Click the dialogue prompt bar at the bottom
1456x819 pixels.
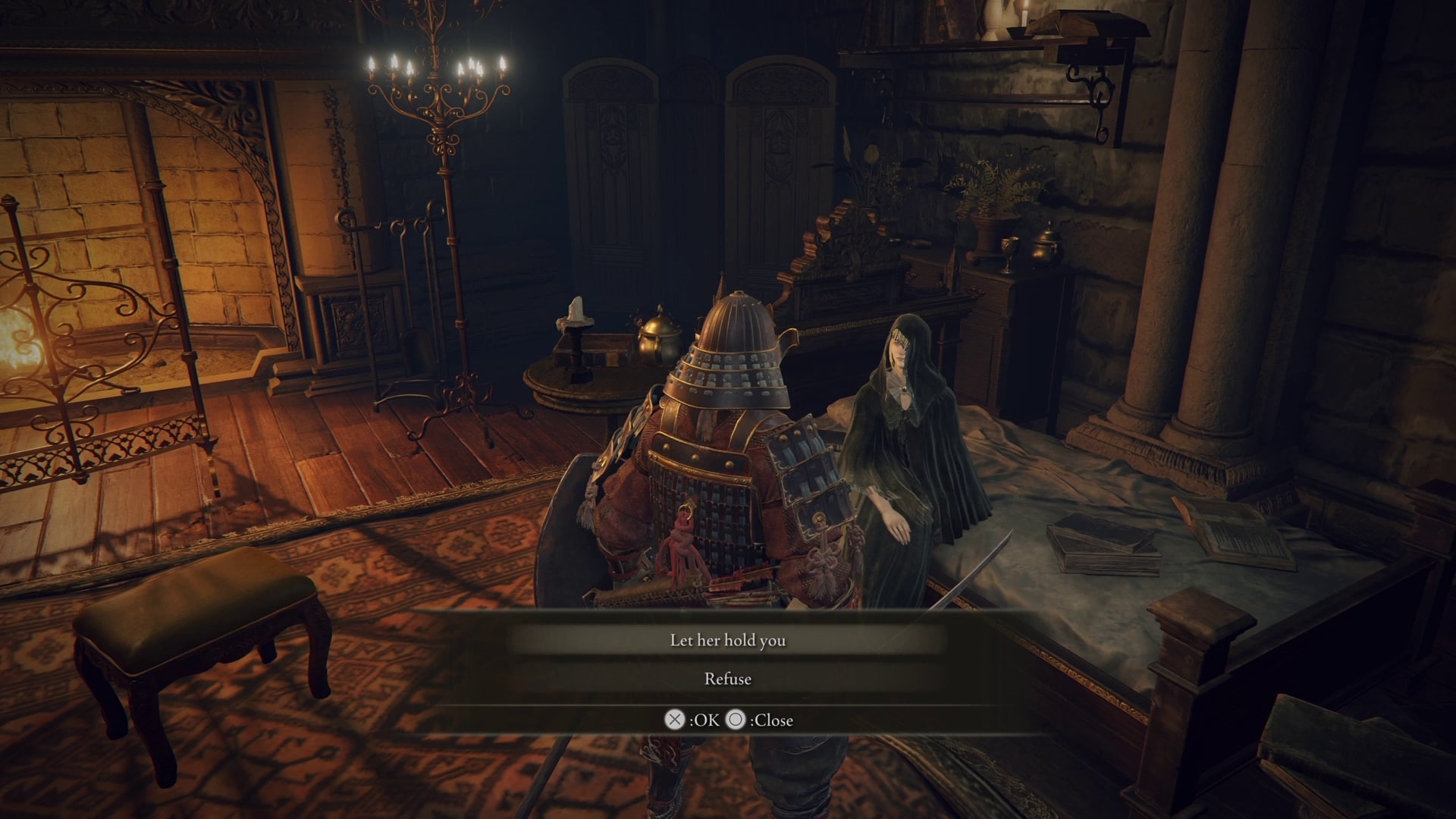click(x=728, y=720)
